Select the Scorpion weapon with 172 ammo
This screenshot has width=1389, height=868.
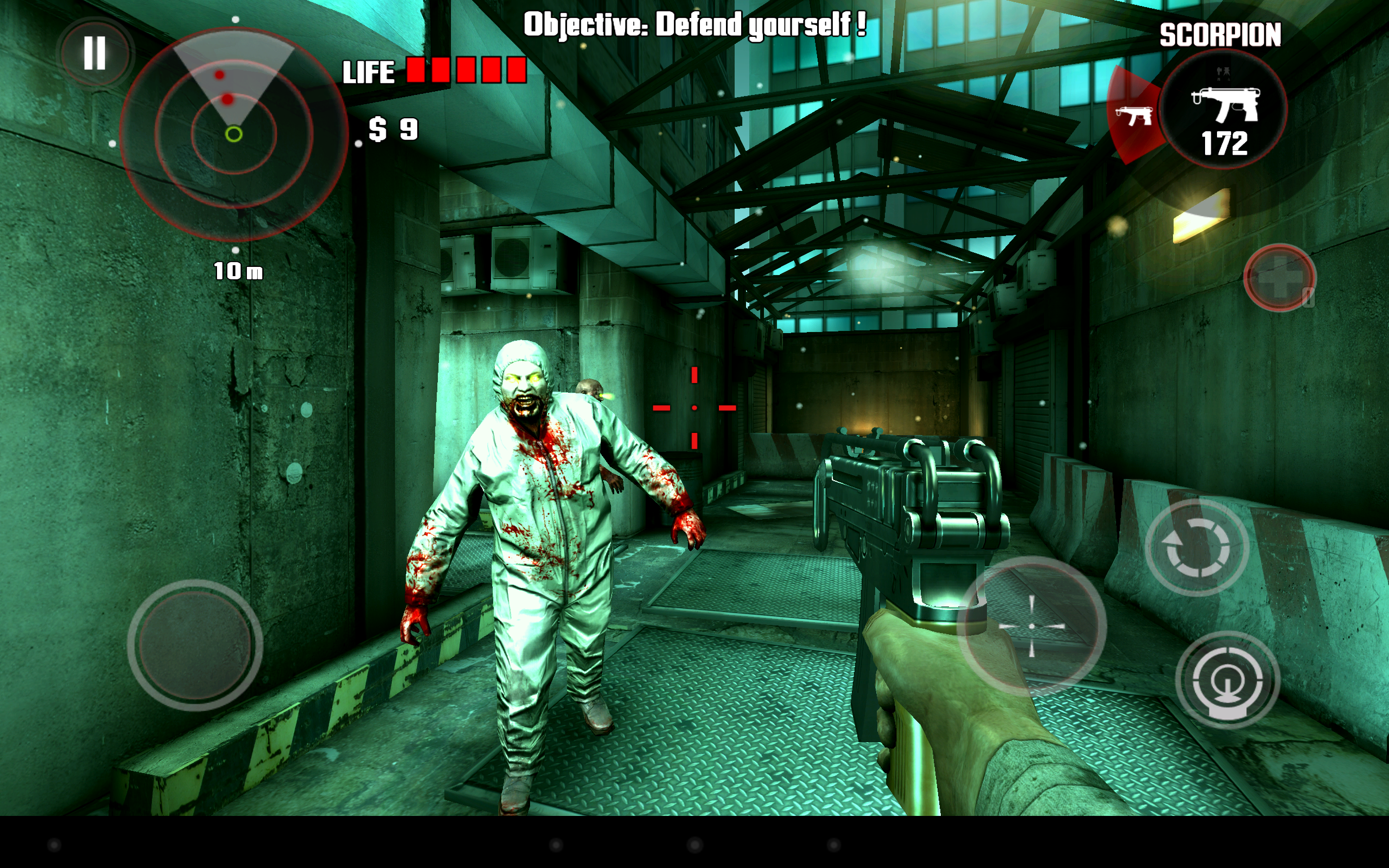pyautogui.click(x=1224, y=110)
